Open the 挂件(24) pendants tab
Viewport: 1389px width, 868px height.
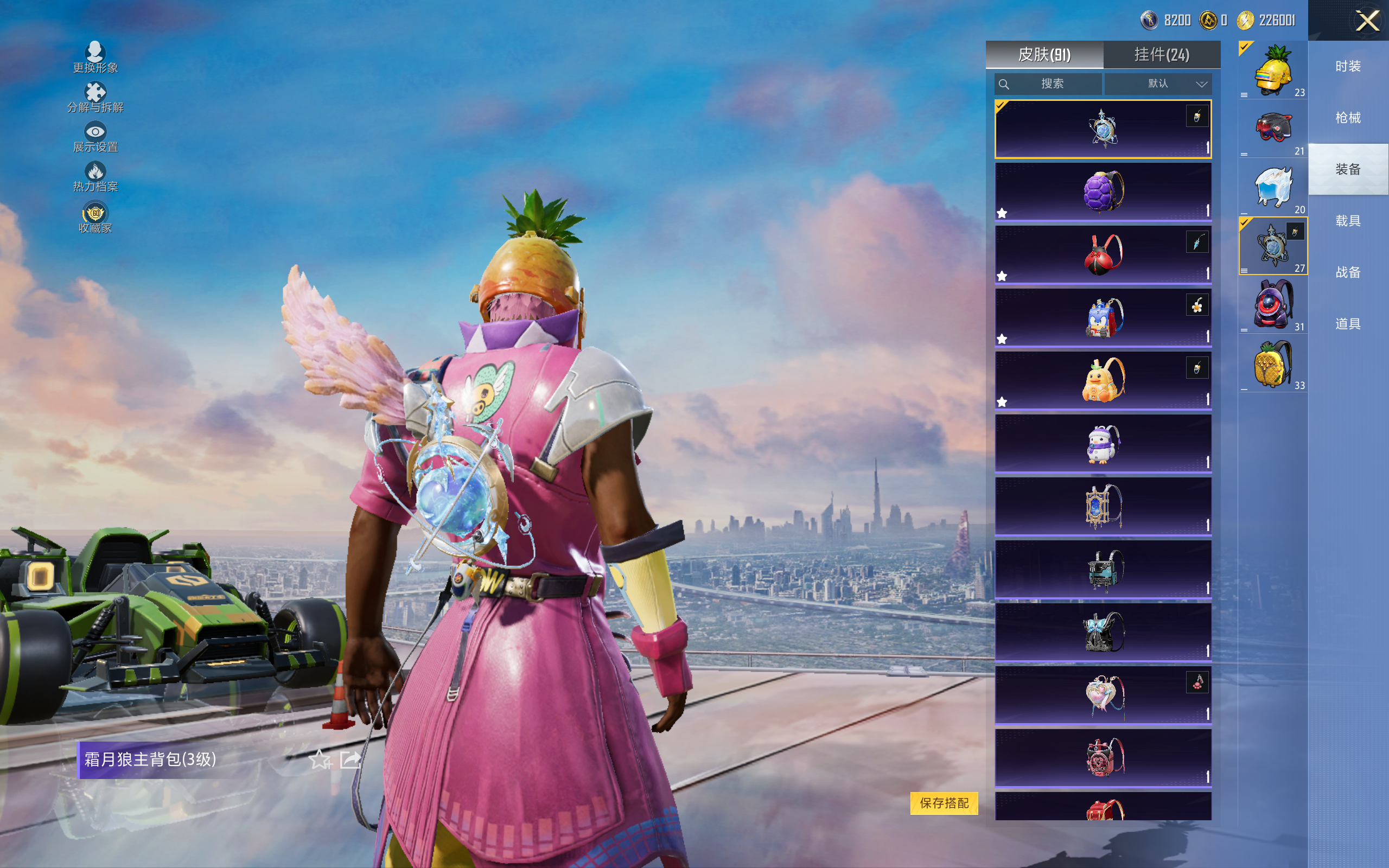tap(1162, 55)
